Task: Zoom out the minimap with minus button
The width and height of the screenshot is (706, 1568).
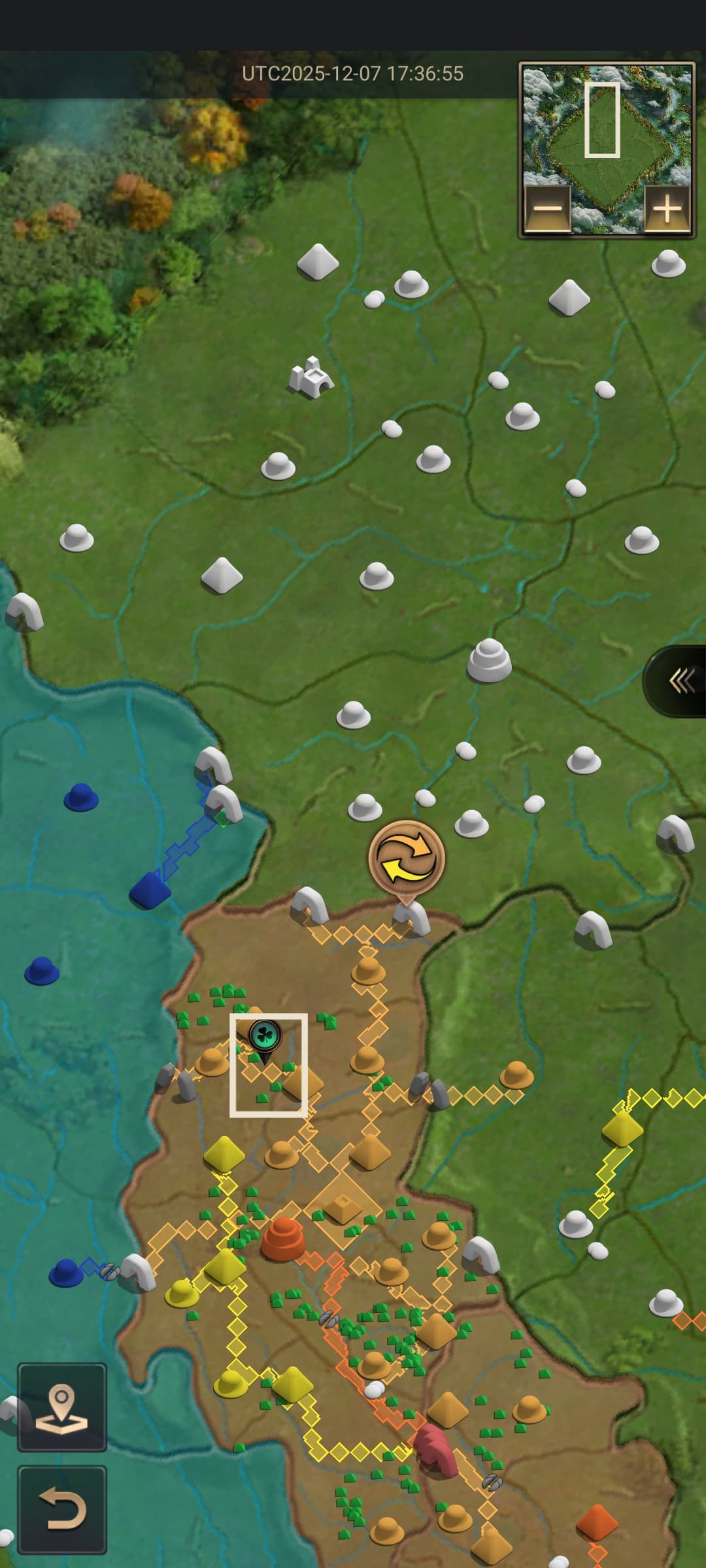Action: (548, 209)
